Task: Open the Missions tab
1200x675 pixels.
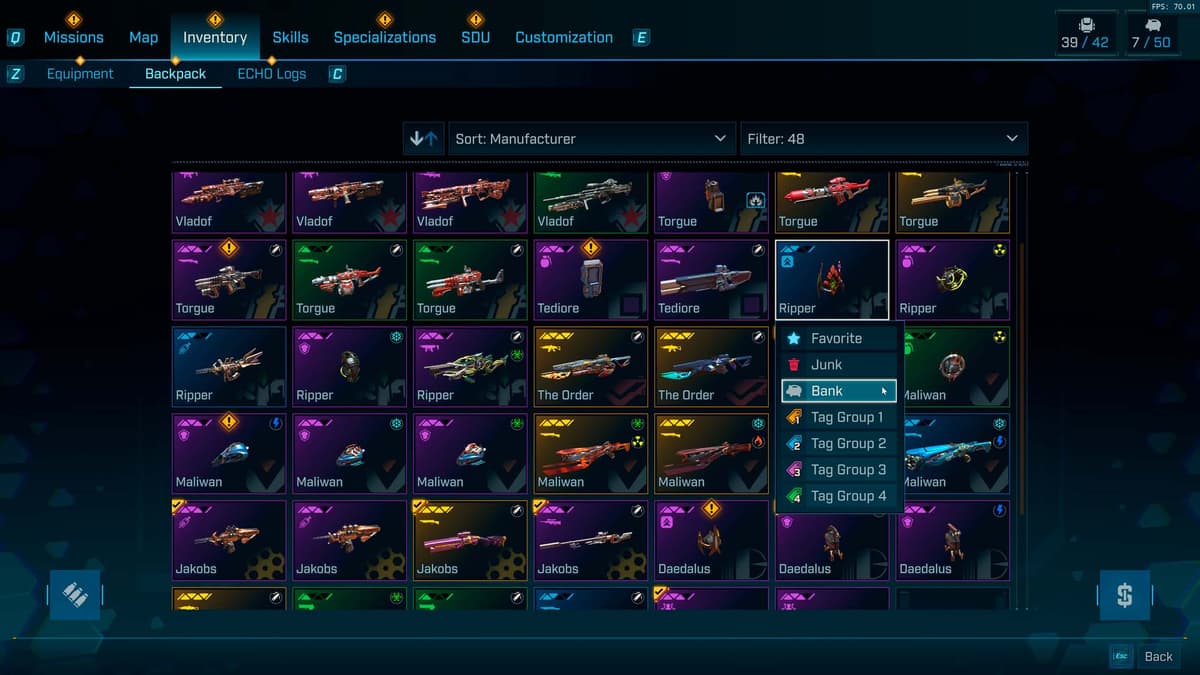Action: pyautogui.click(x=73, y=37)
